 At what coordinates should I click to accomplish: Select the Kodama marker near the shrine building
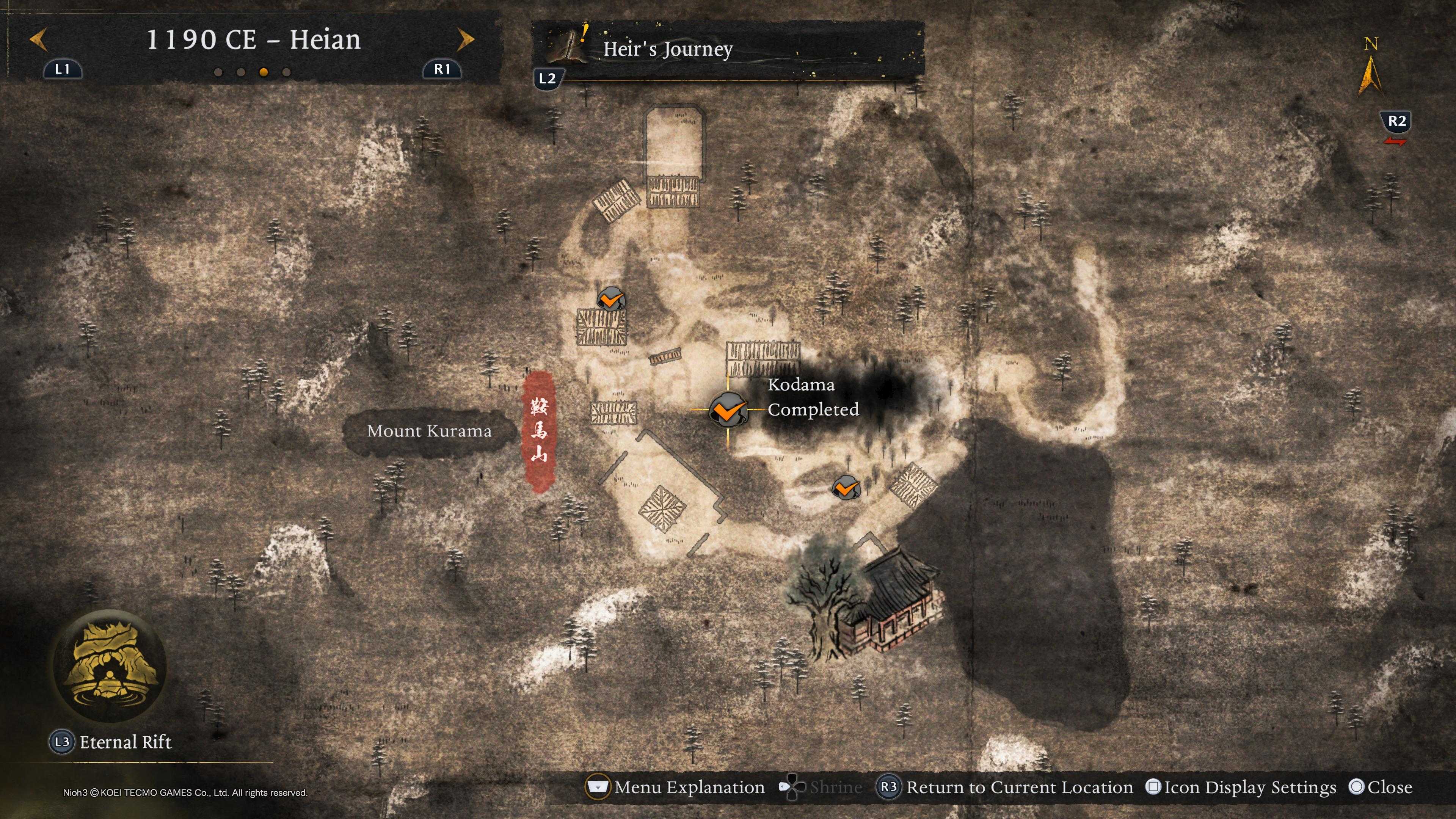point(846,486)
